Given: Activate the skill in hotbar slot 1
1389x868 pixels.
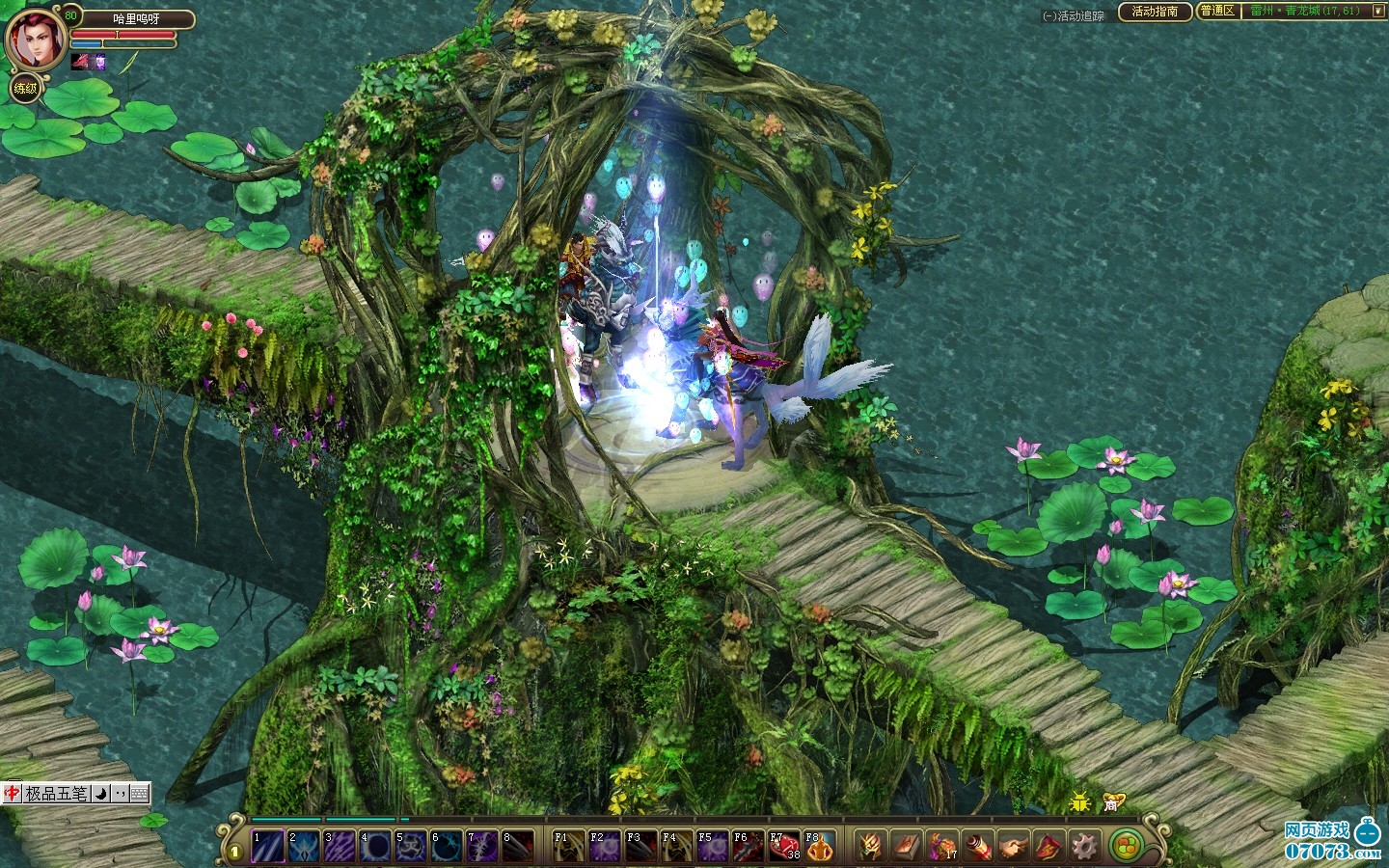Looking at the screenshot, I should coord(268,847).
